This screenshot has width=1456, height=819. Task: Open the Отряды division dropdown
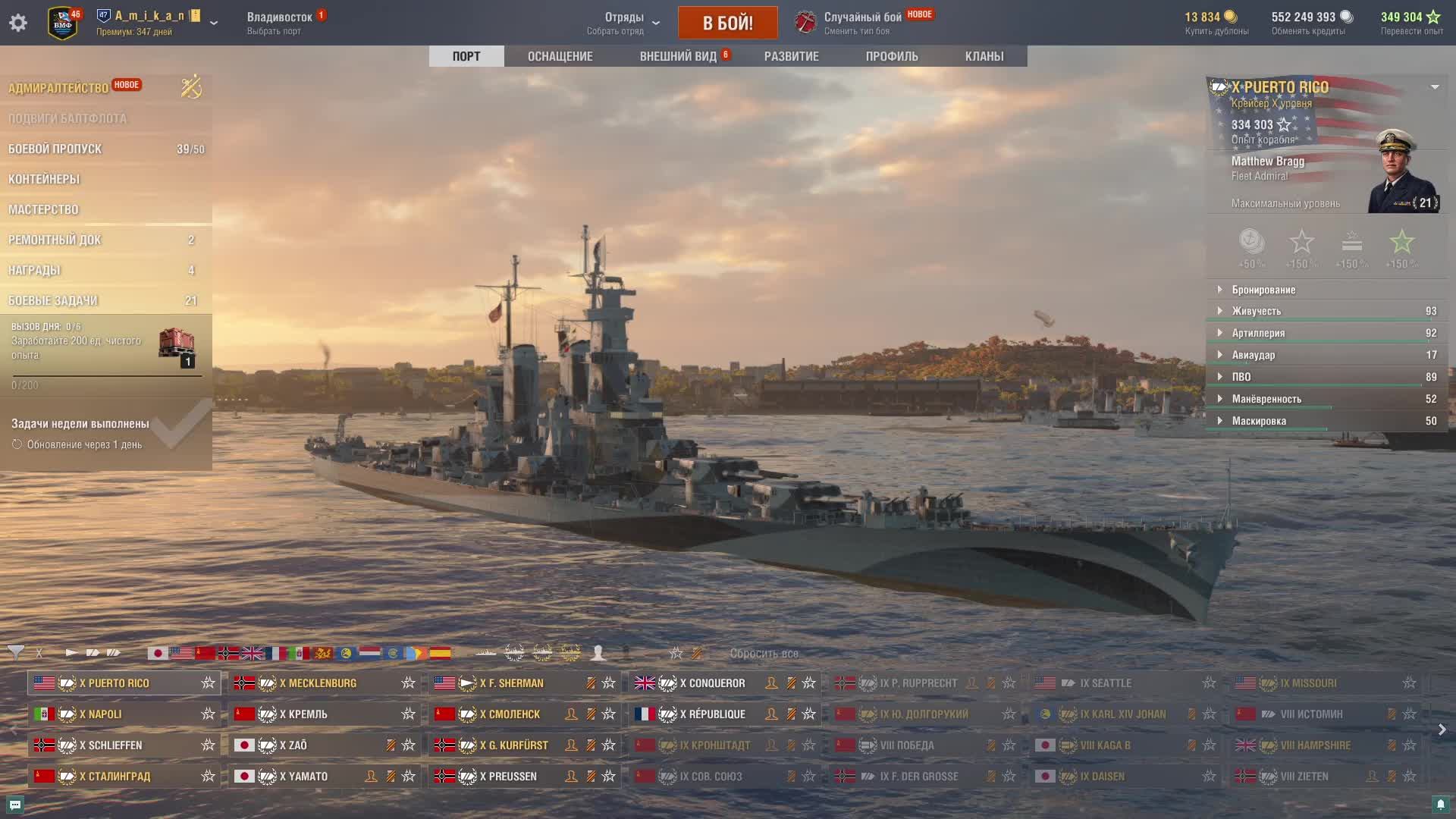point(625,23)
